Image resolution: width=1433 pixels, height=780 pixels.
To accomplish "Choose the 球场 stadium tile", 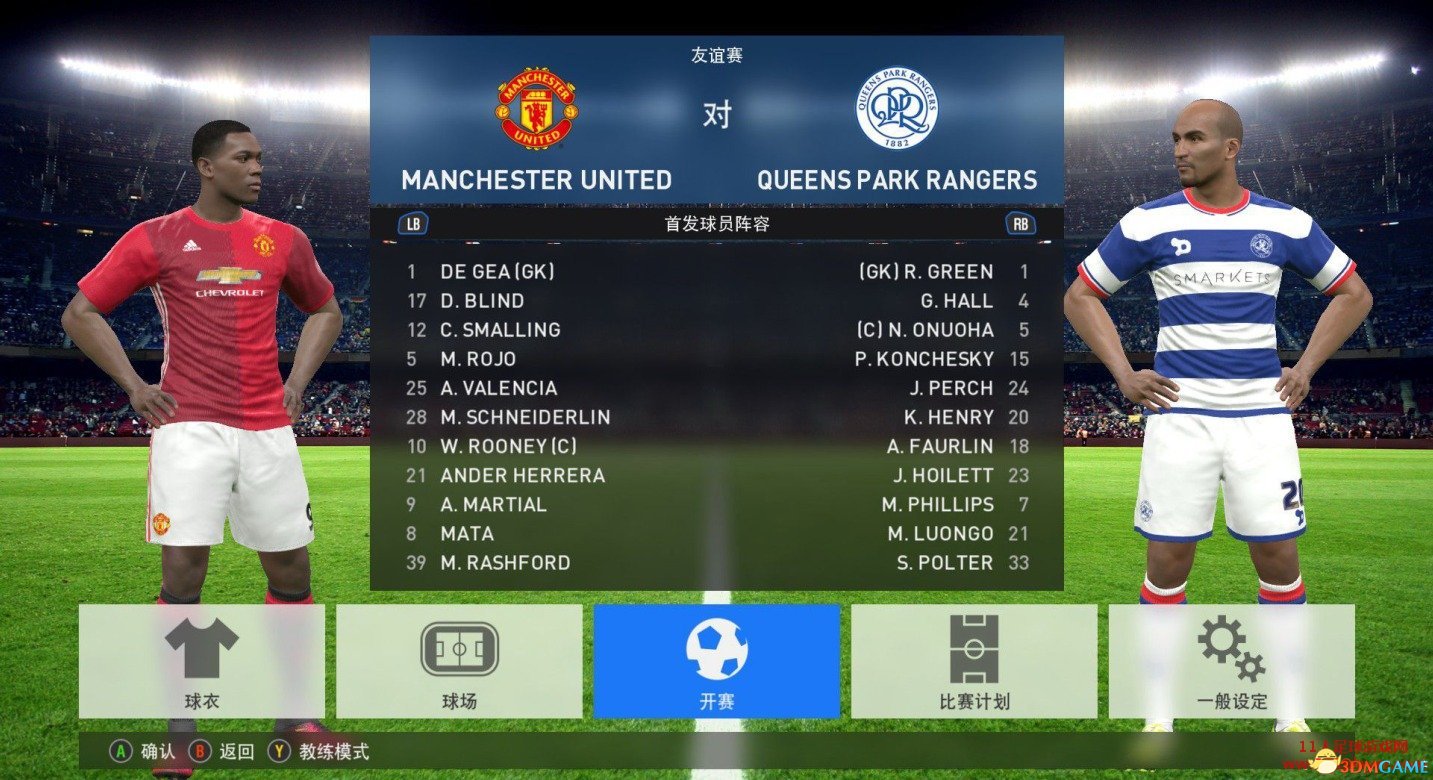I will coord(459,660).
